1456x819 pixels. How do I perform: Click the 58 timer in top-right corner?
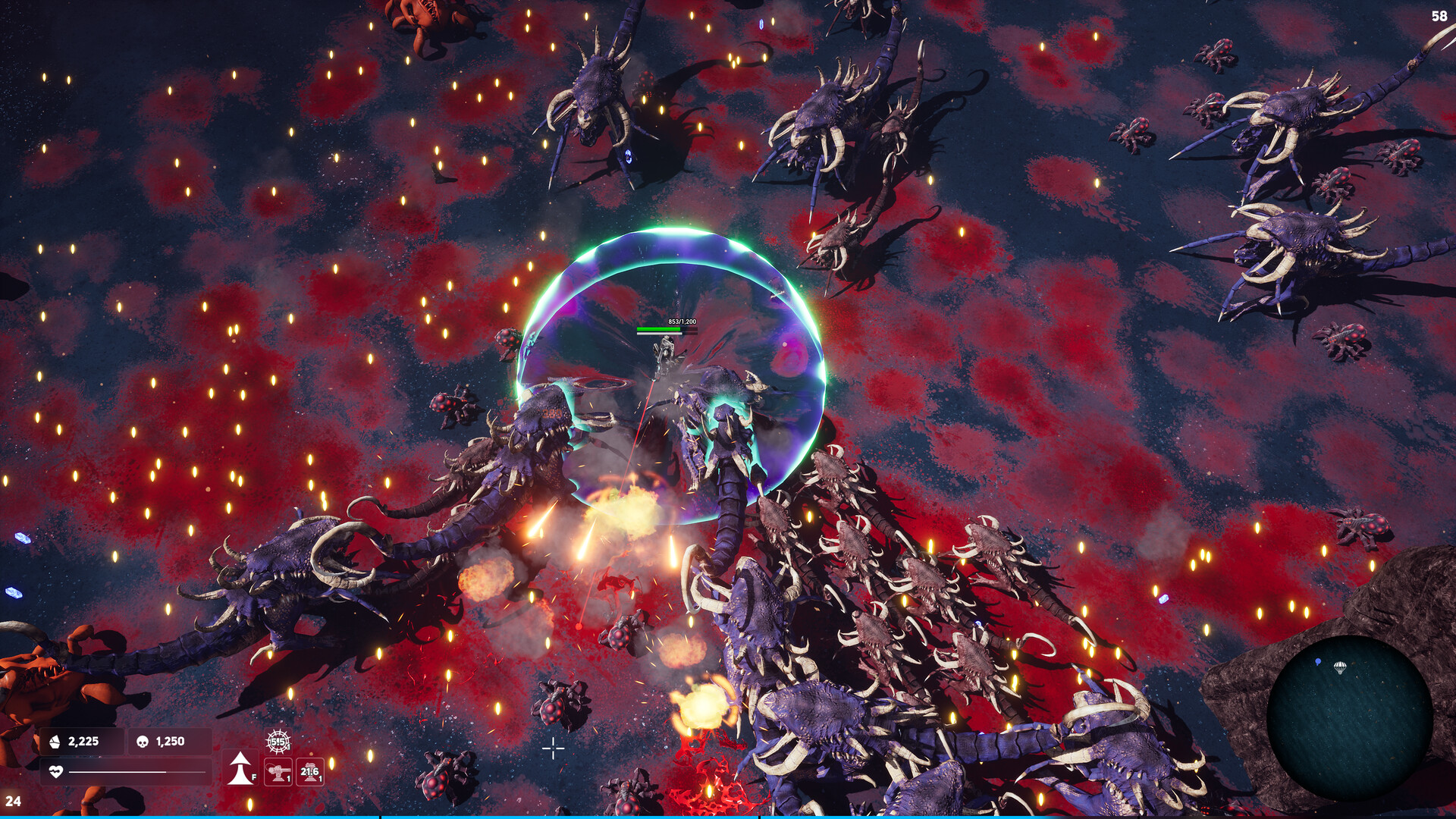pos(1440,15)
